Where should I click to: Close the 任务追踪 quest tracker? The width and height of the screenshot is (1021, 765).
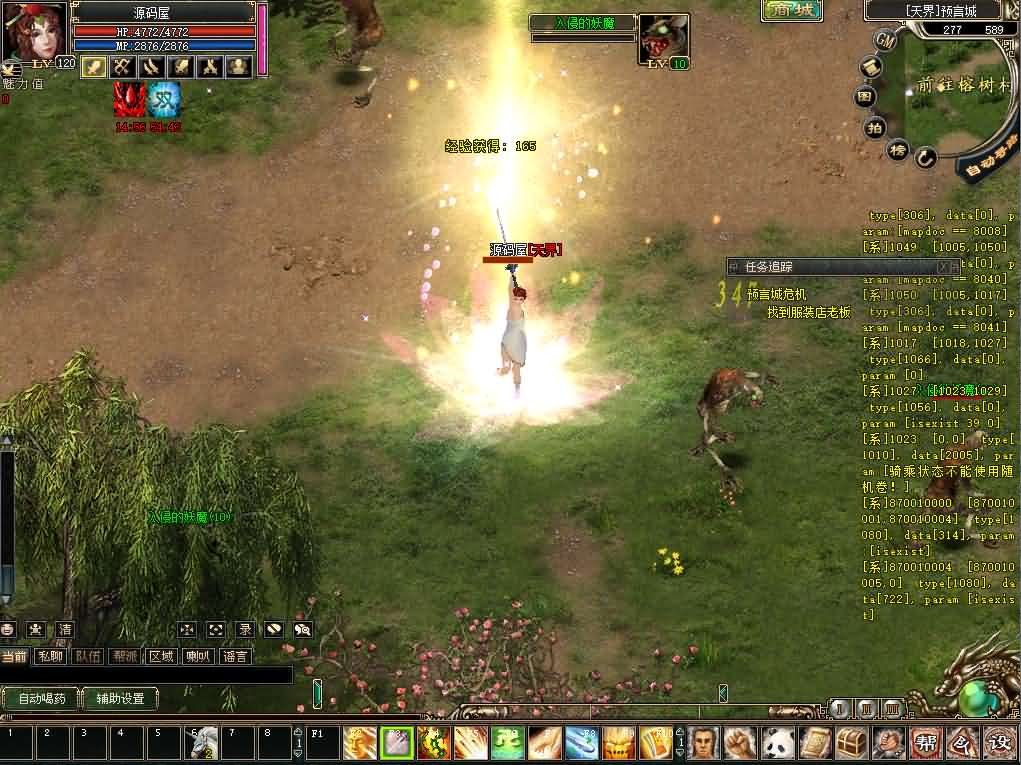click(x=943, y=267)
